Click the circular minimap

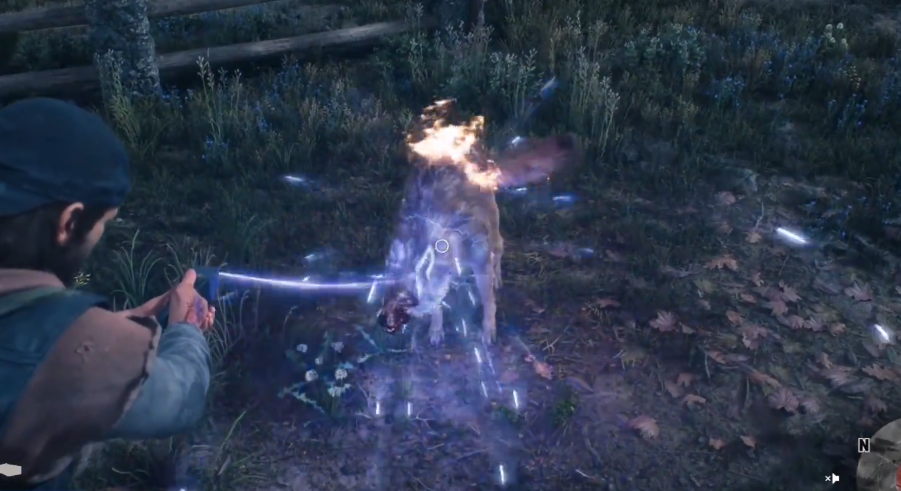pyautogui.click(x=884, y=460)
